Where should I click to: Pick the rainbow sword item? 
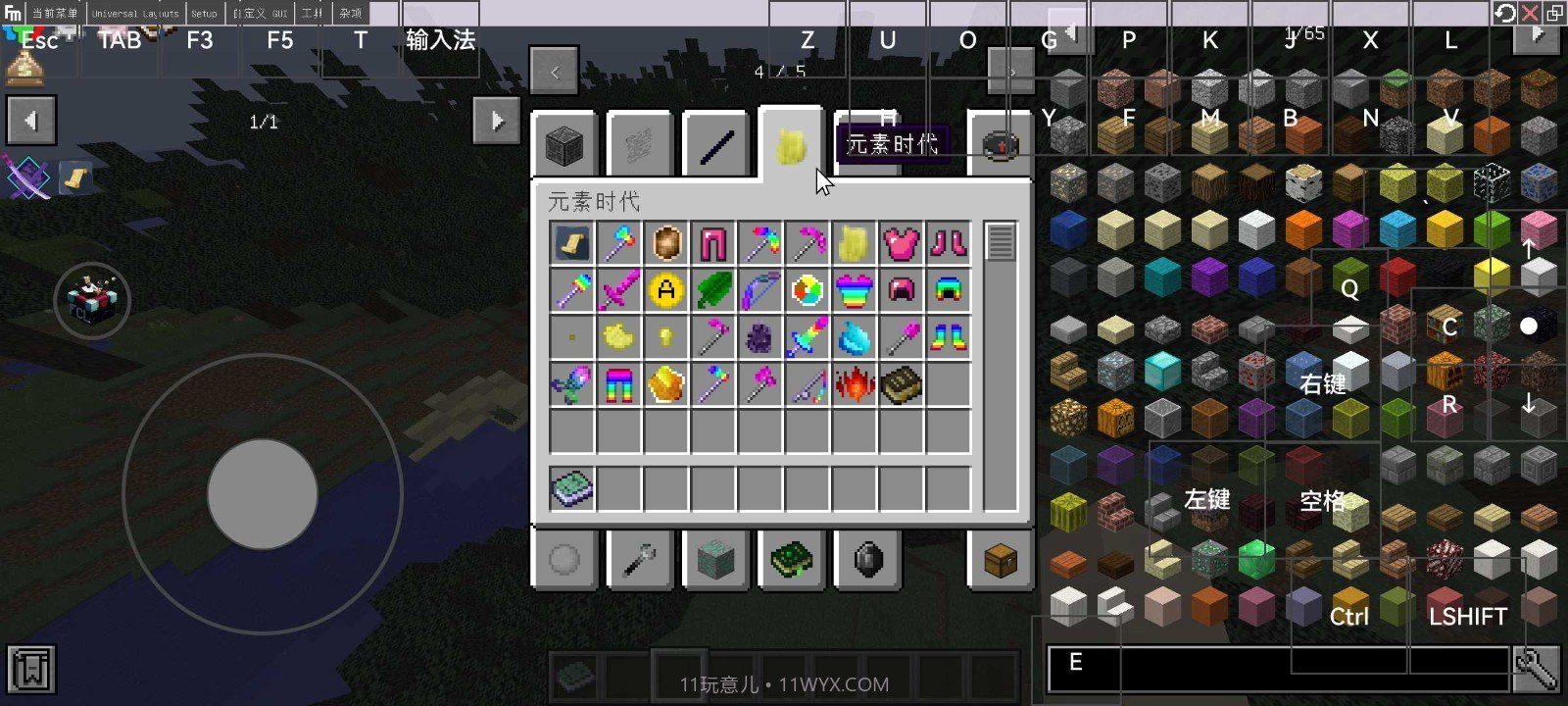807,334
